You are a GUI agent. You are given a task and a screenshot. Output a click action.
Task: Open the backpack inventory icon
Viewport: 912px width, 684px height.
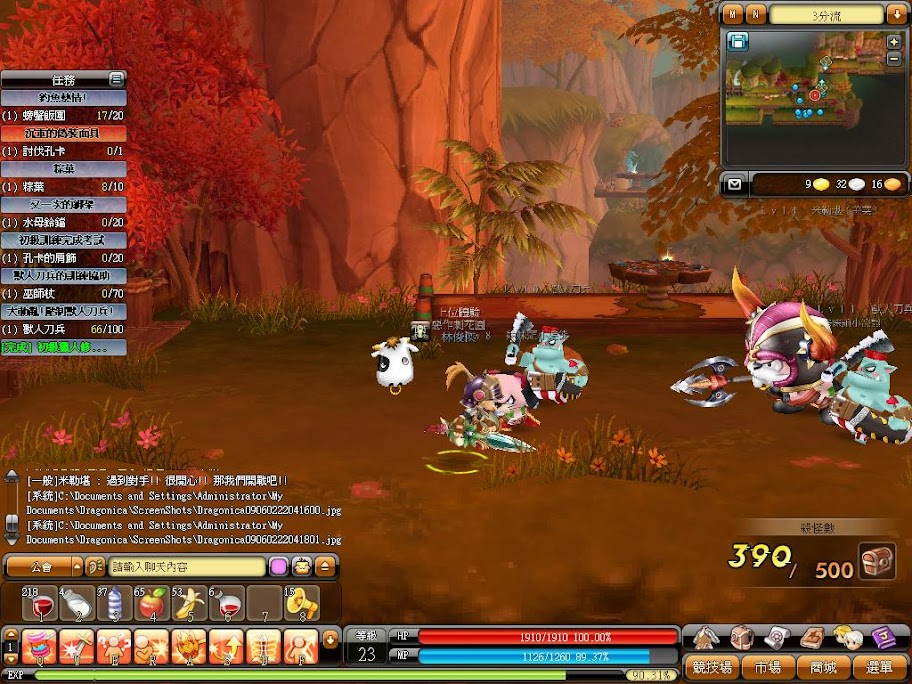coord(741,637)
